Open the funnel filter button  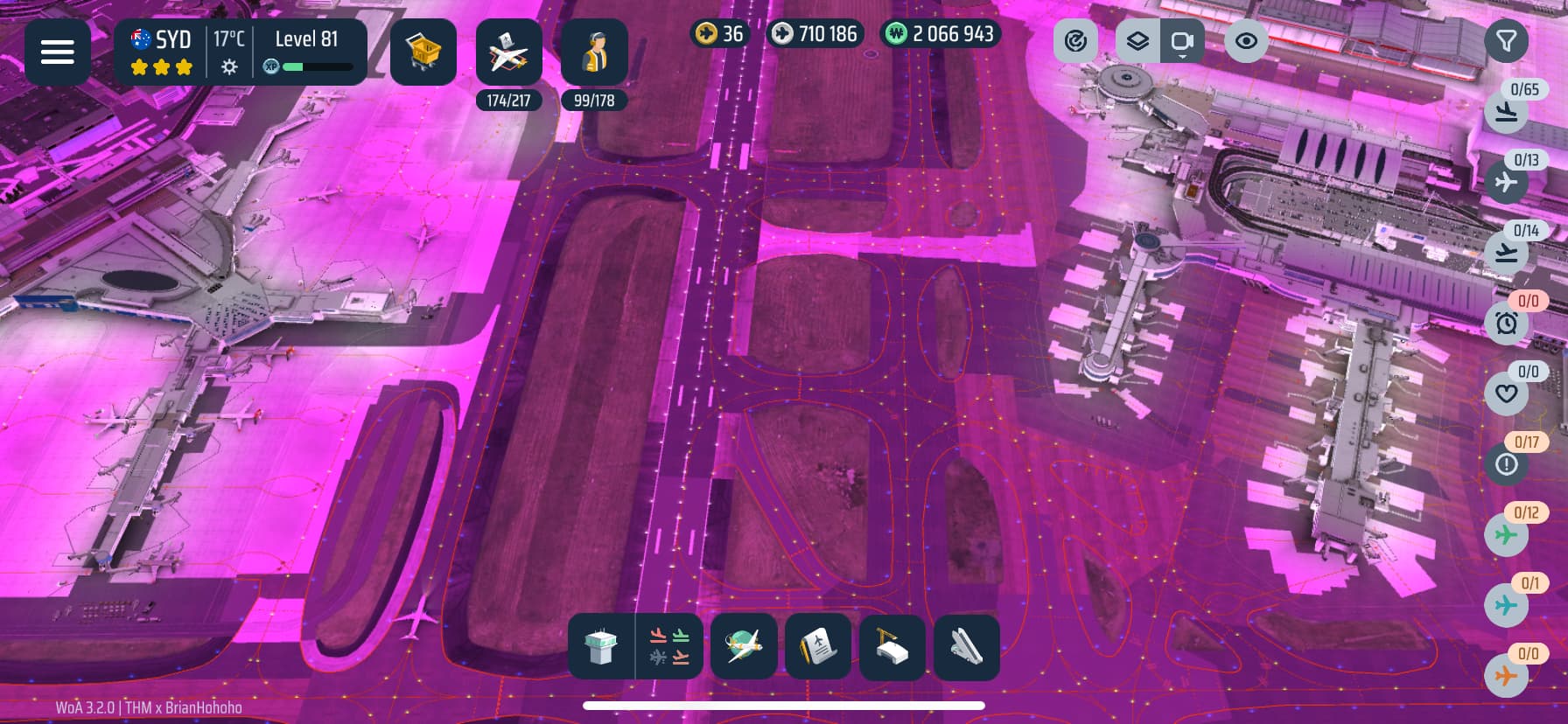click(1506, 41)
